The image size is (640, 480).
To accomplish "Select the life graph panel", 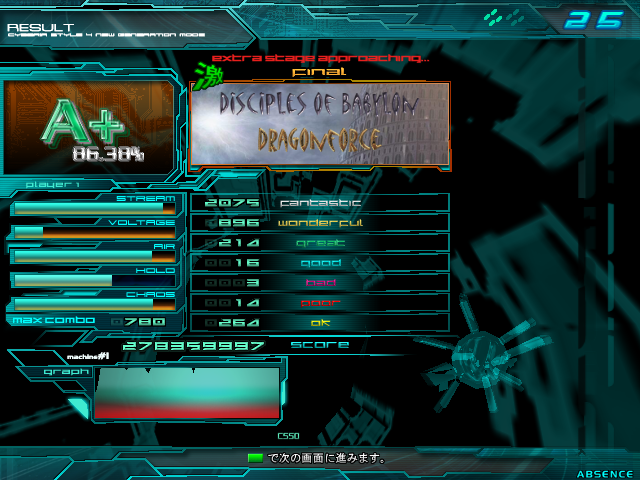I will pos(187,392).
